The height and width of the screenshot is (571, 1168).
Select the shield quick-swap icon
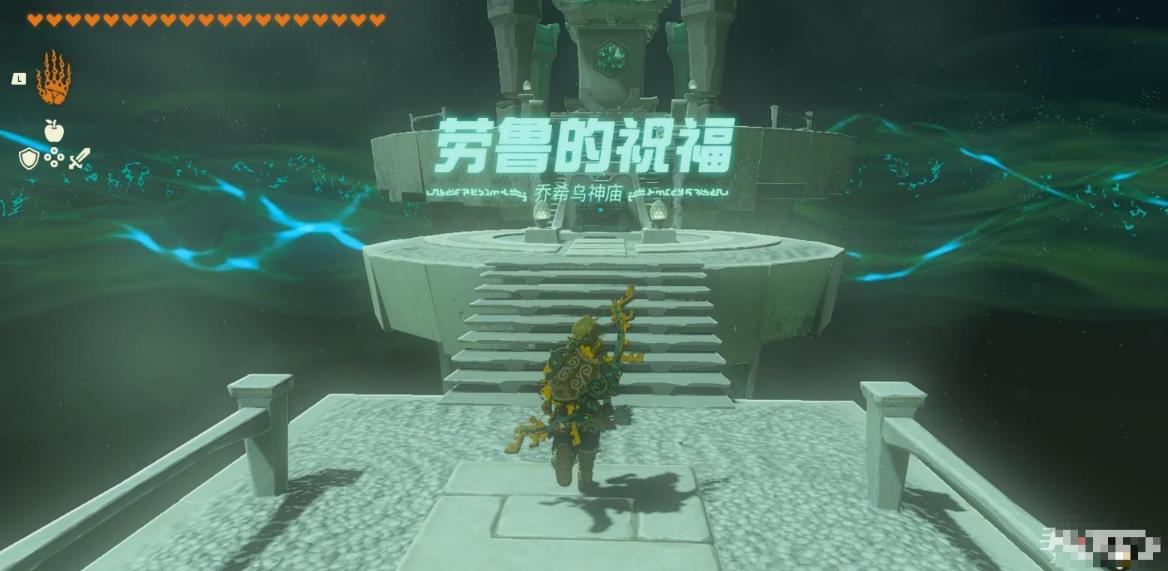(28, 158)
